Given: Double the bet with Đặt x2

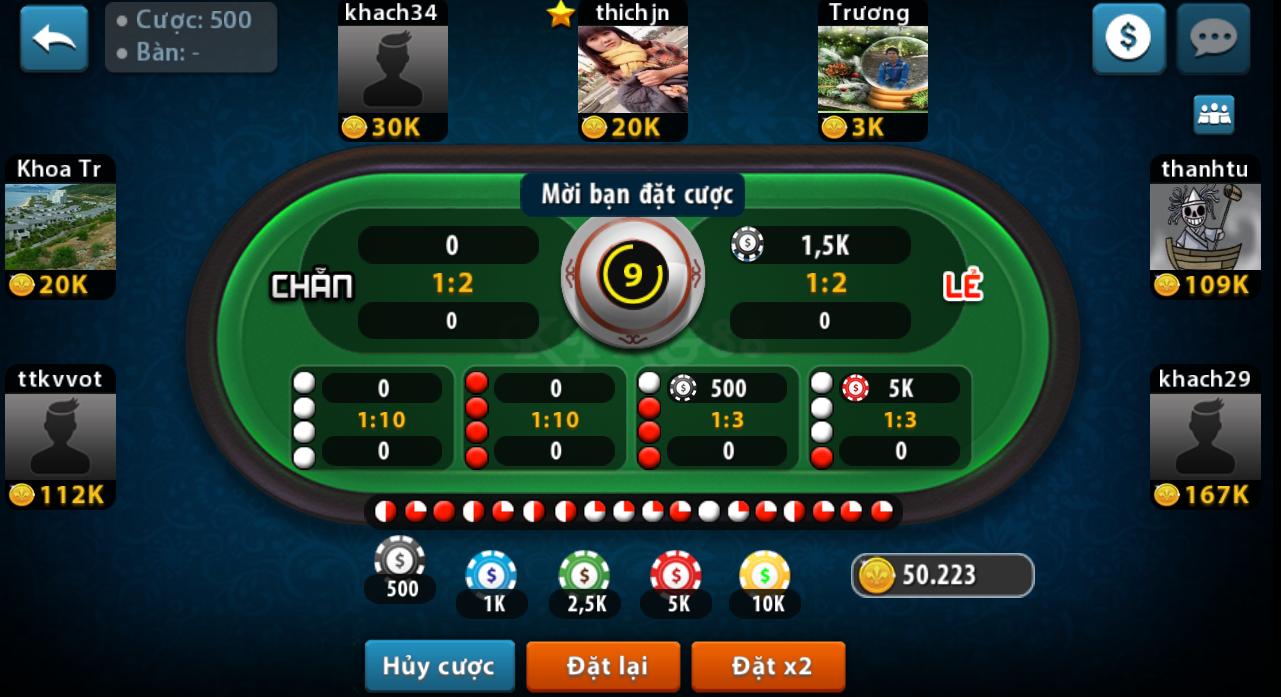Looking at the screenshot, I should [768, 666].
